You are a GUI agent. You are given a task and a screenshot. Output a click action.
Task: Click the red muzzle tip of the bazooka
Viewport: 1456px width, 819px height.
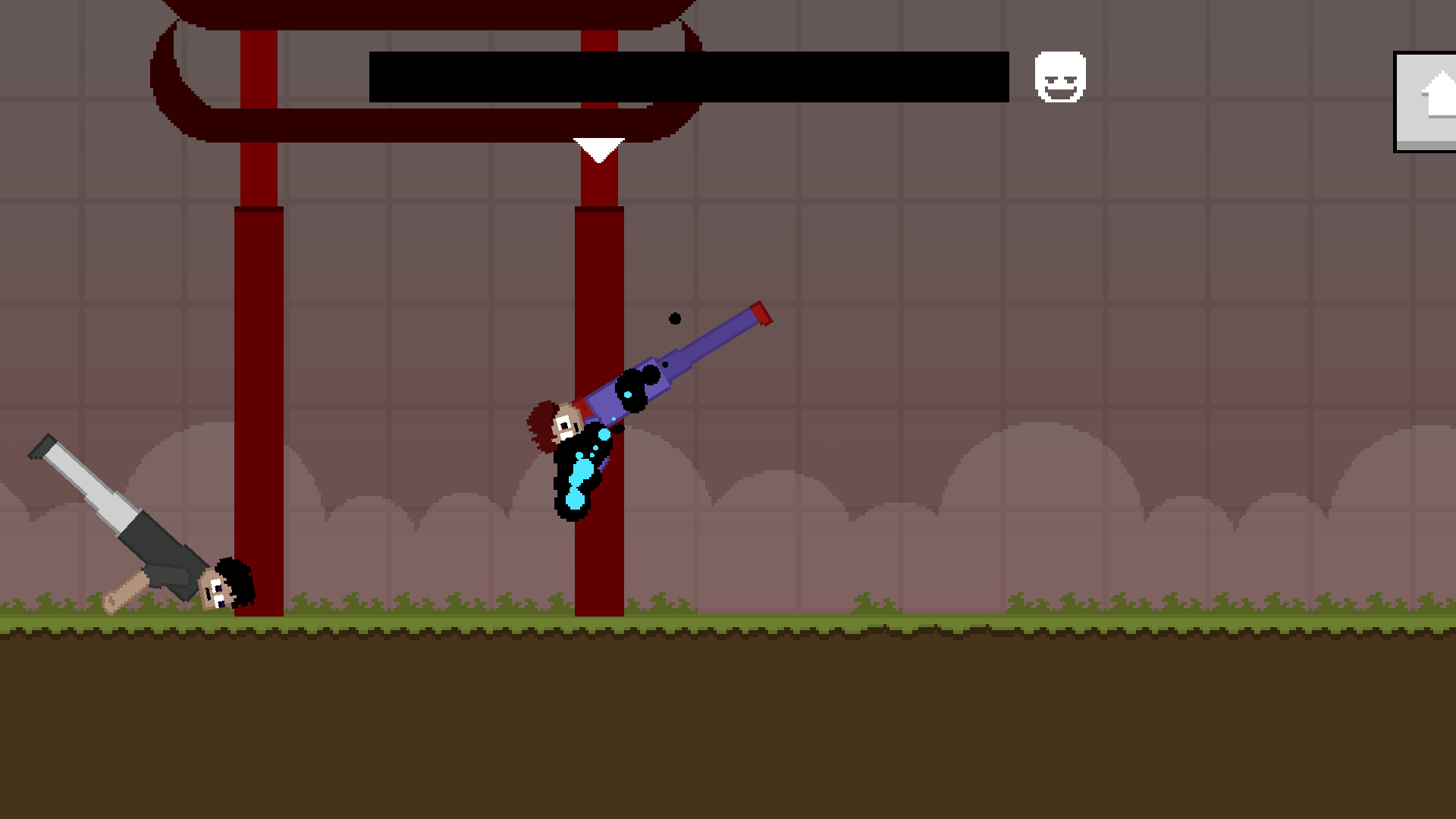coord(762,313)
